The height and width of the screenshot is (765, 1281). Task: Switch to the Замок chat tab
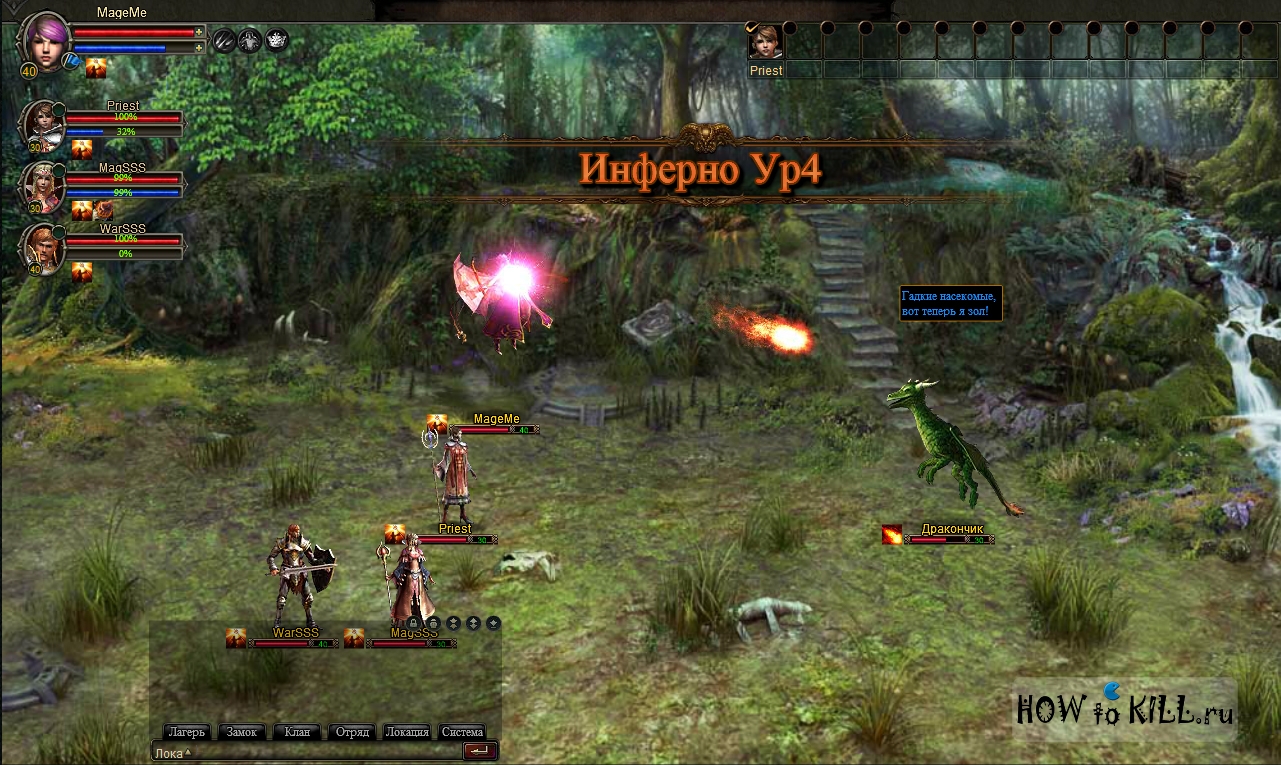coord(242,732)
